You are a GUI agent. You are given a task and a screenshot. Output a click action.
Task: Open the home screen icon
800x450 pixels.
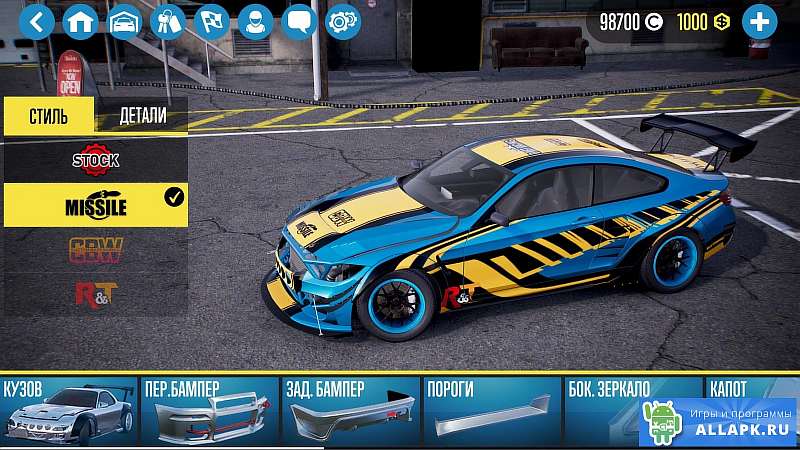[80, 22]
